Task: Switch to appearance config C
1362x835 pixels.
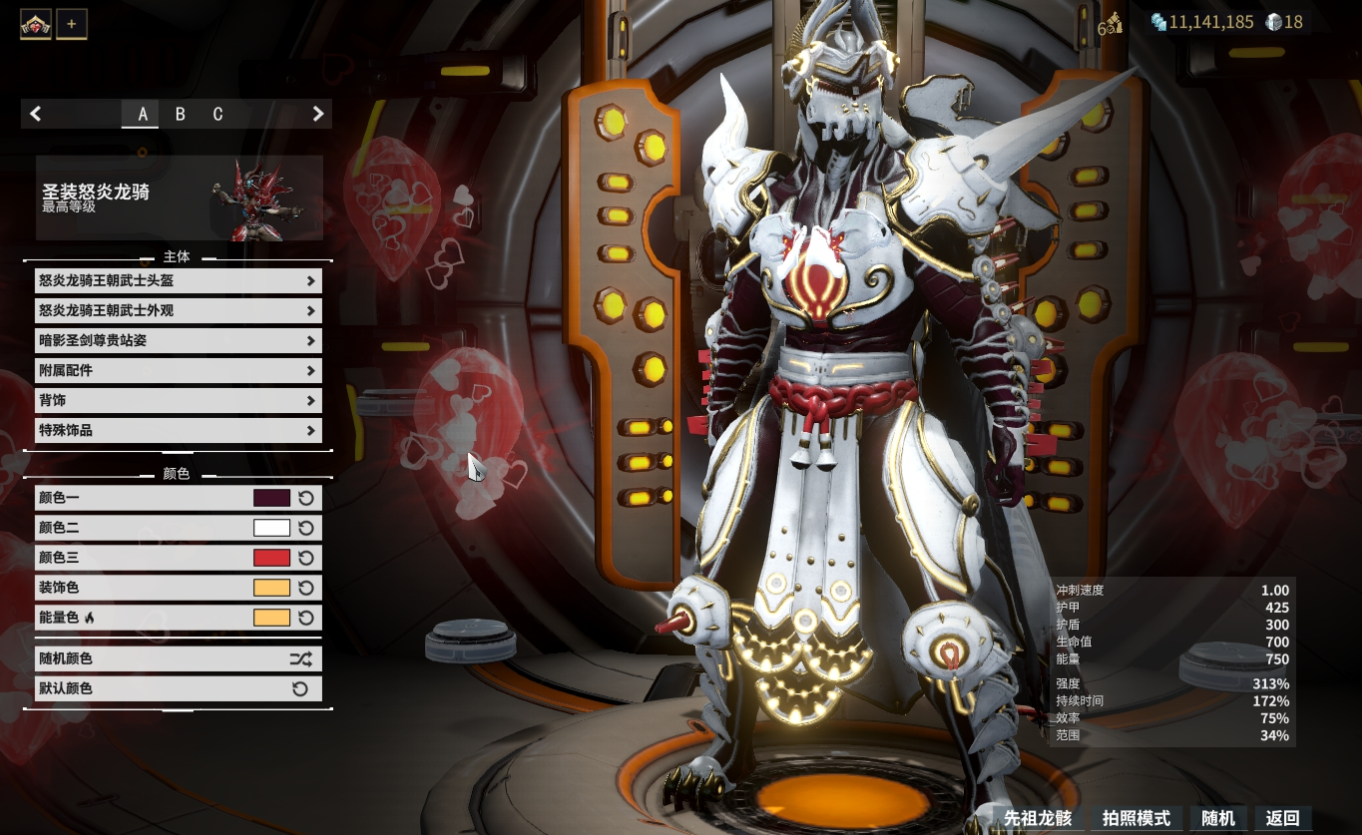Action: click(x=218, y=114)
